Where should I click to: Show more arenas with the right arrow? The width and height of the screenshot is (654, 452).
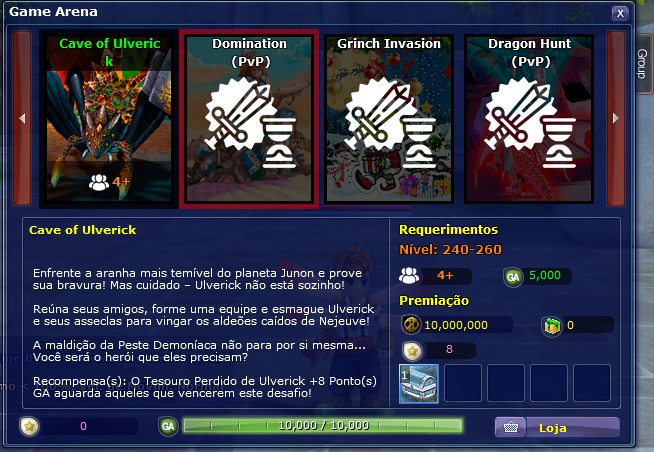(617, 118)
